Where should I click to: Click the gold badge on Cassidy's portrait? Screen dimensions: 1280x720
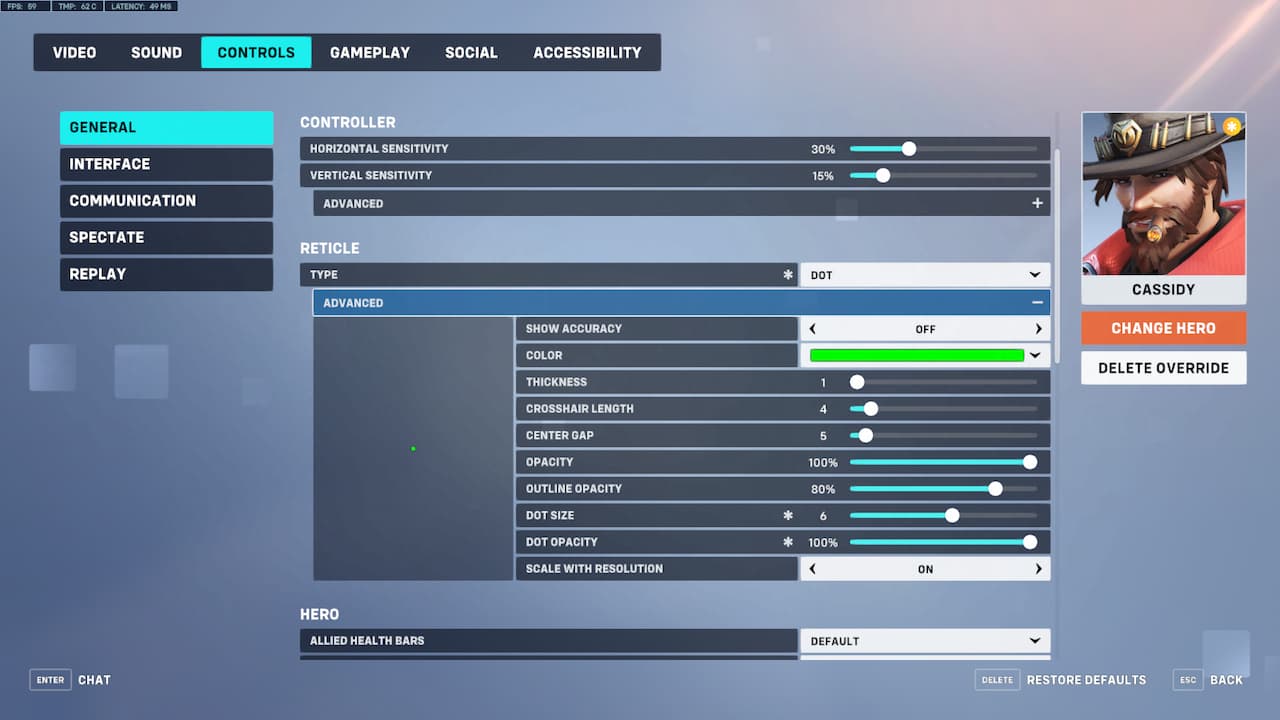tap(1232, 127)
